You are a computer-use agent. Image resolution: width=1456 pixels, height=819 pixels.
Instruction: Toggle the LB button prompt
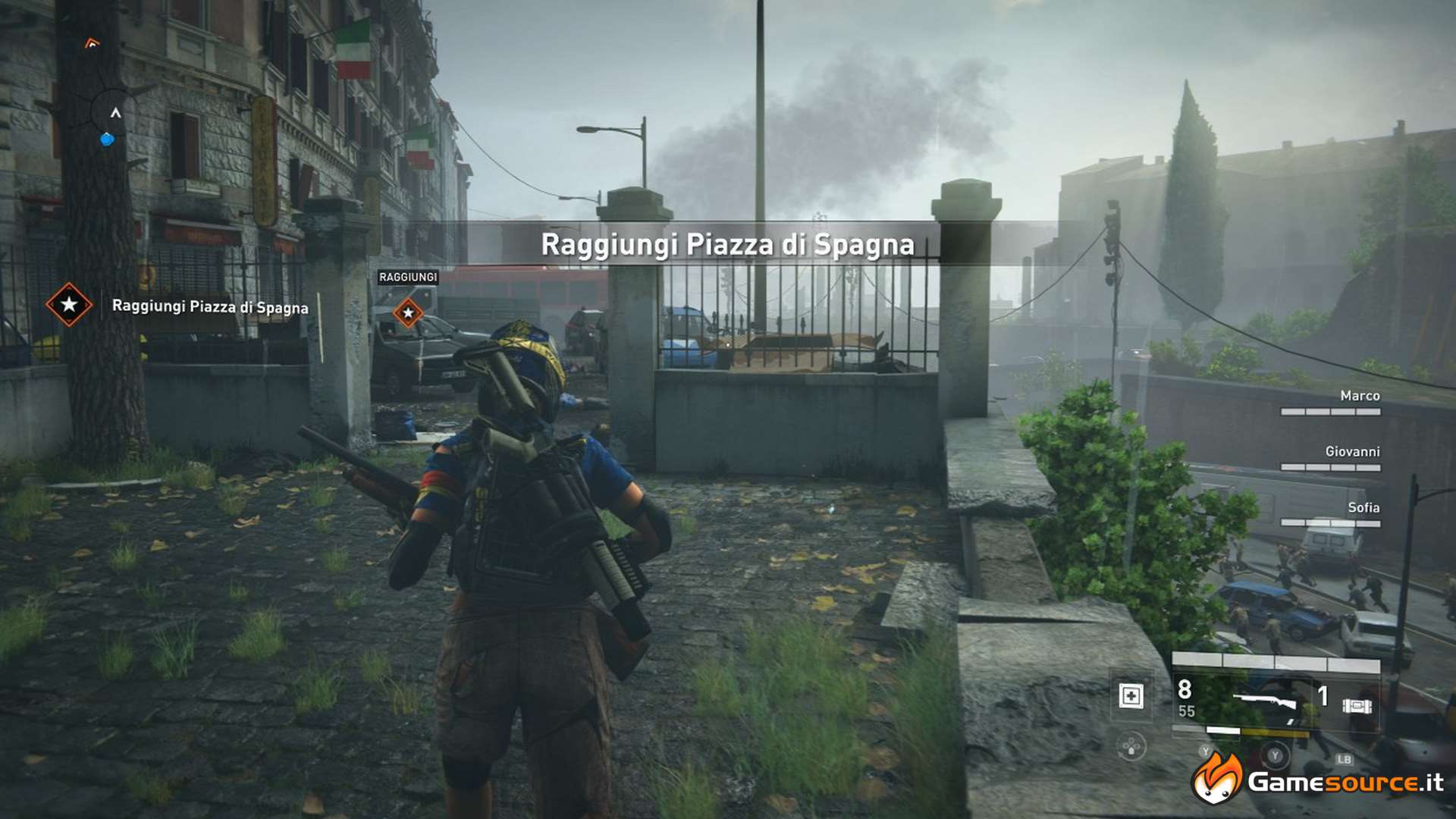[1346, 759]
